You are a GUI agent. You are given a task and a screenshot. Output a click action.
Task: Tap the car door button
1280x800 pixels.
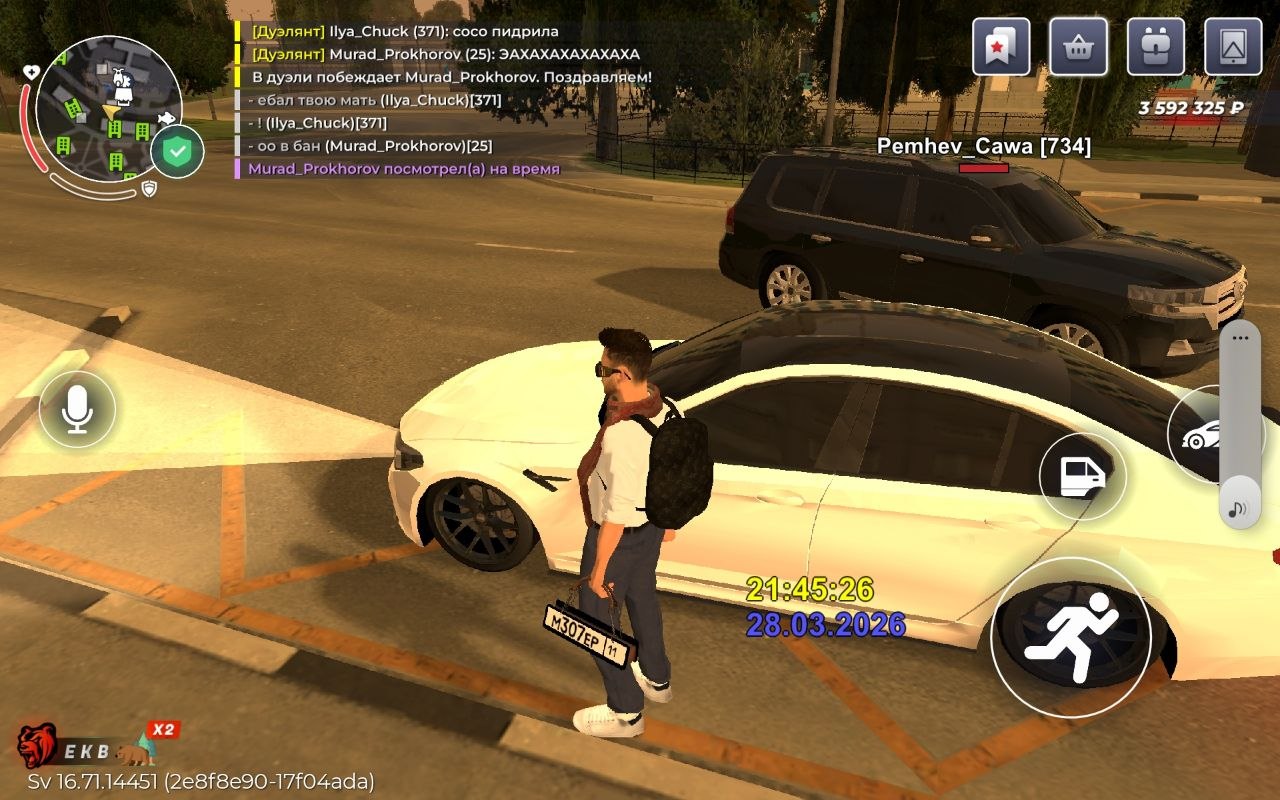1083,476
